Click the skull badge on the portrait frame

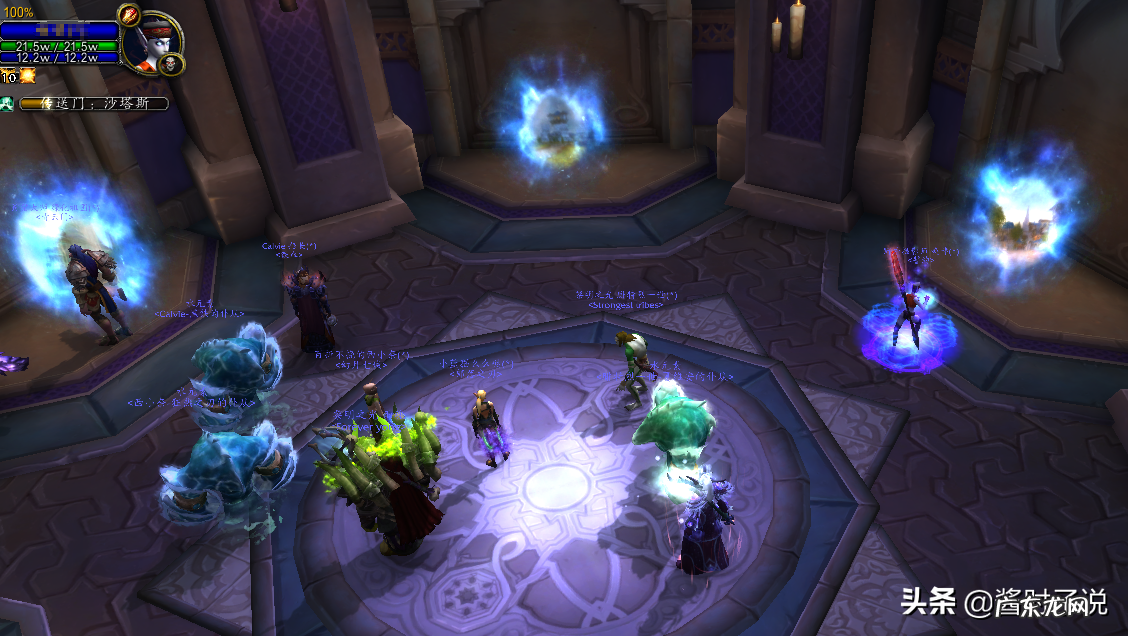tap(170, 64)
